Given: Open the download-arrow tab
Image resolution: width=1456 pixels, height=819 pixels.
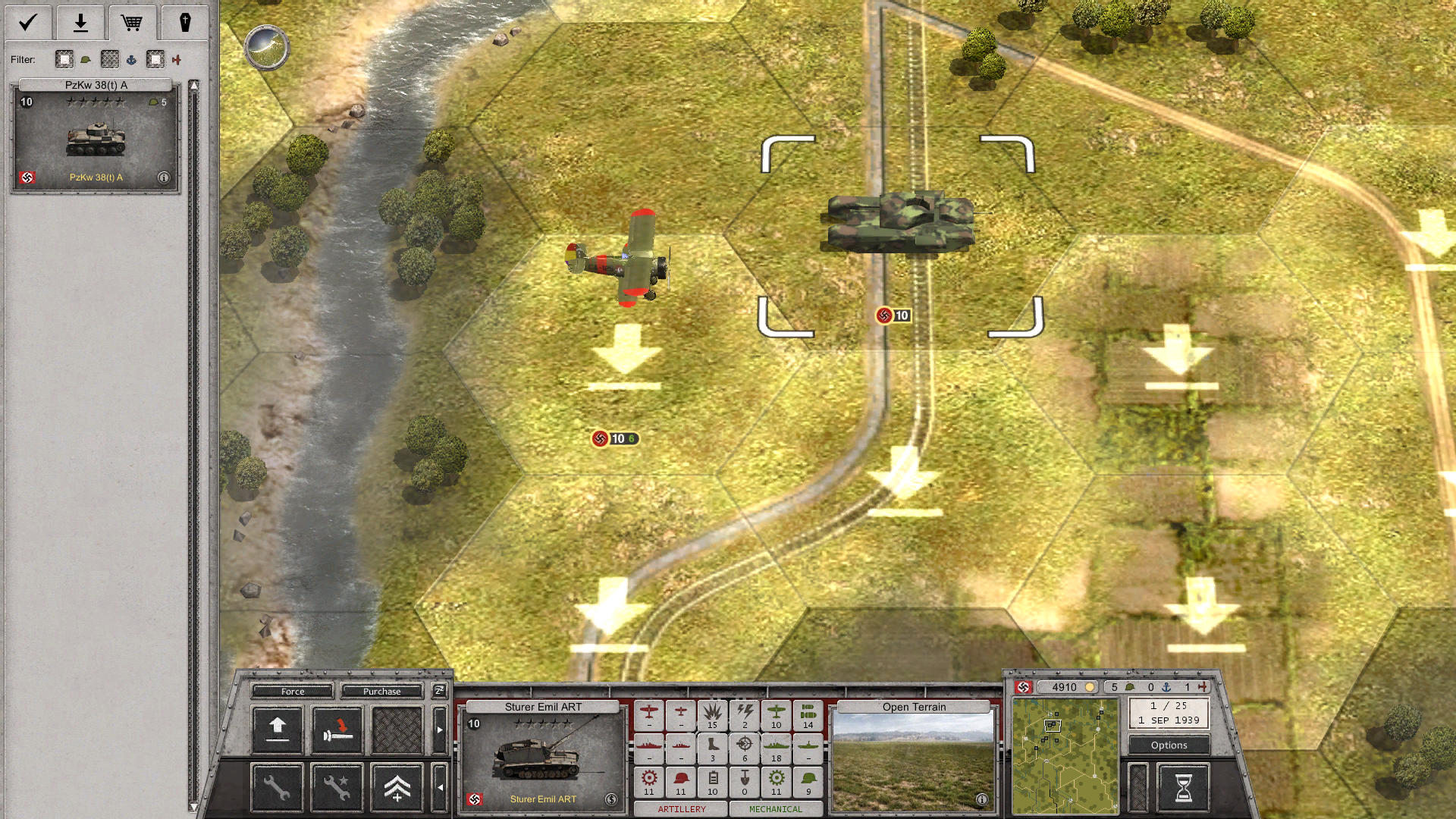Looking at the screenshot, I should click(x=80, y=23).
